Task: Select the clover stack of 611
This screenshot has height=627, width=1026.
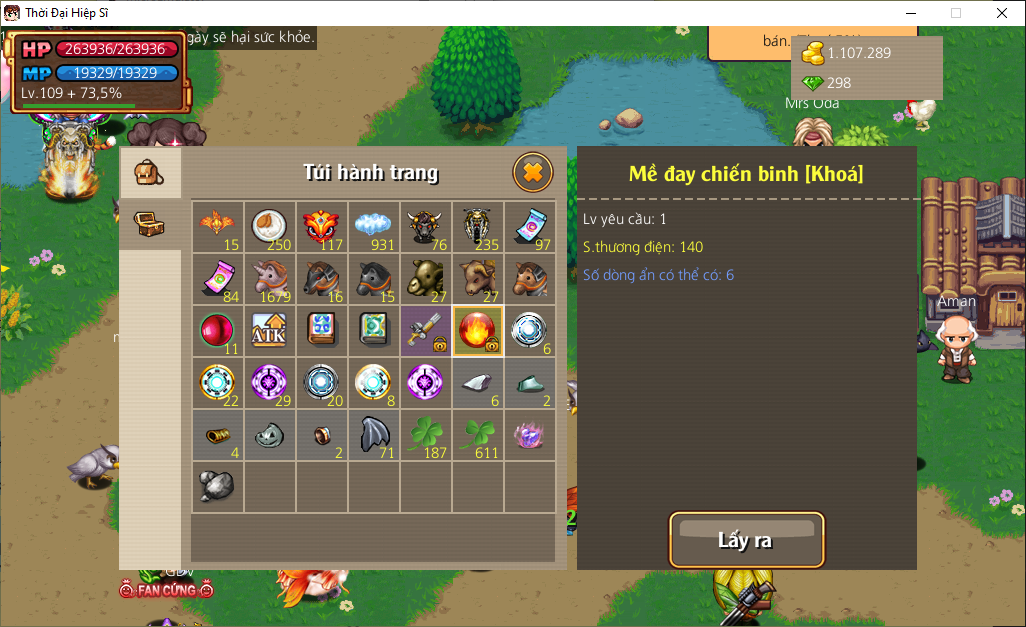Action: point(478,435)
